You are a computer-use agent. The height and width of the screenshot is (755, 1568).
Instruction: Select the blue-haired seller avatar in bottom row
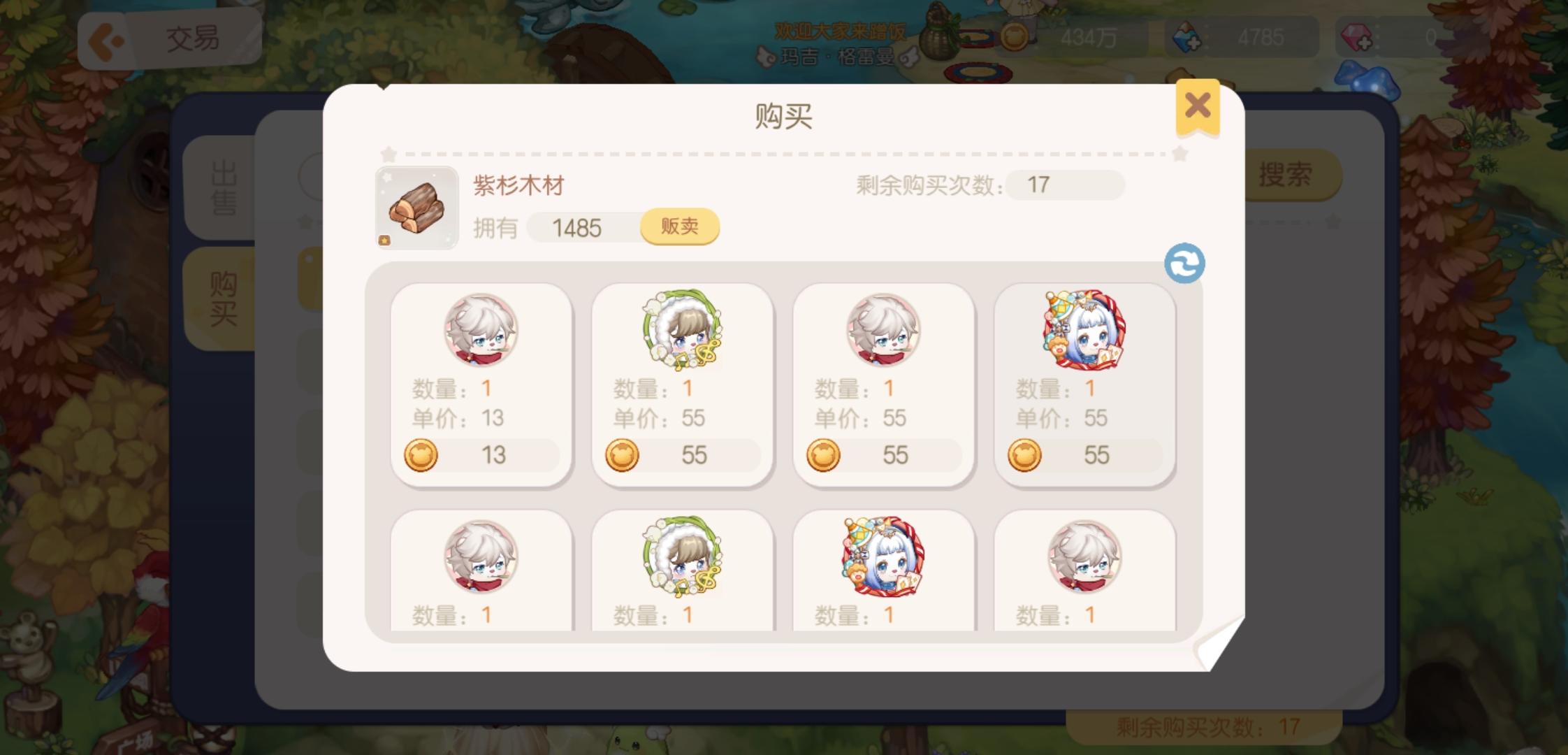(883, 558)
